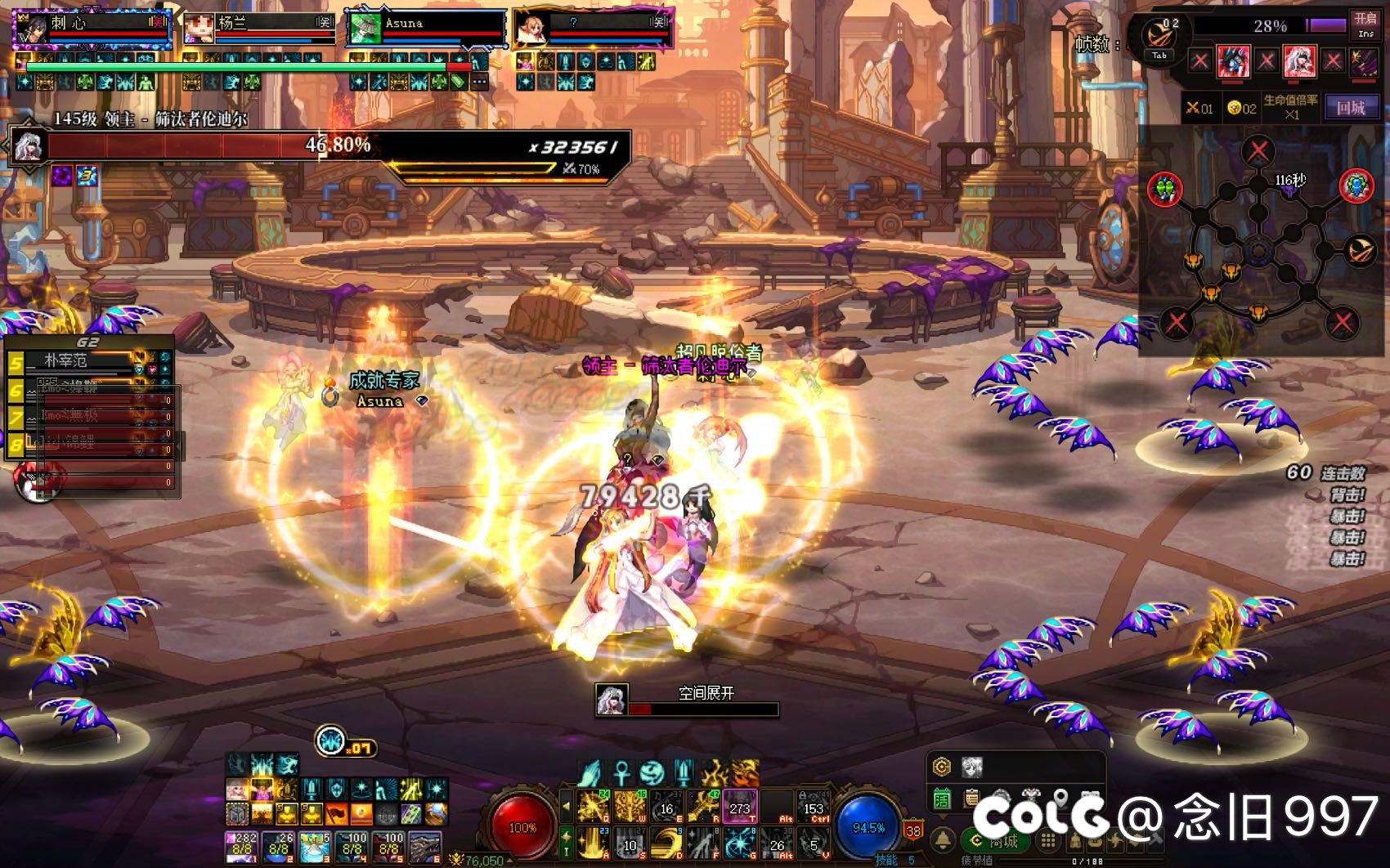Activate the W-key golden lion skill
The height and width of the screenshot is (868, 1390).
(x=629, y=807)
